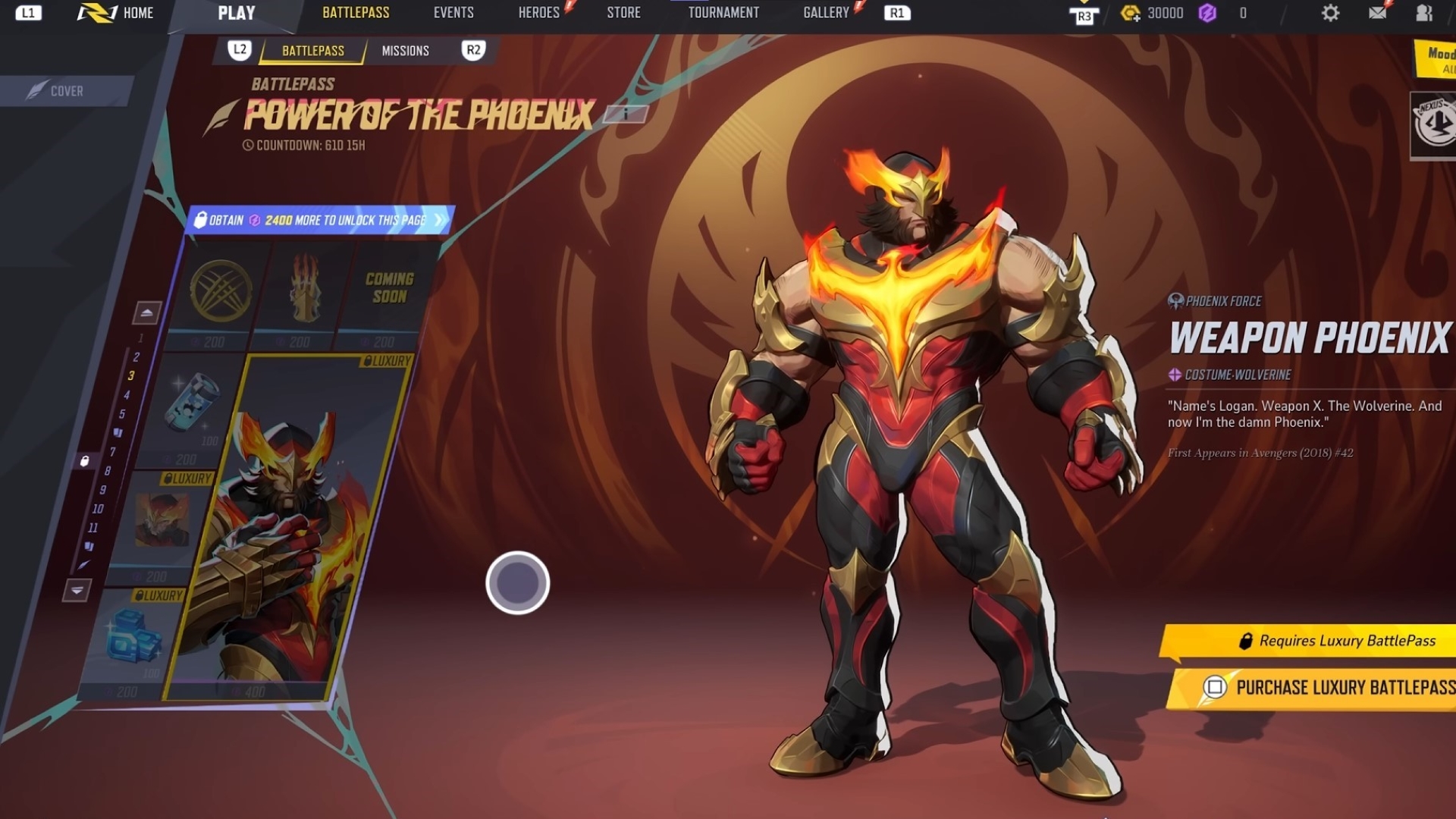The height and width of the screenshot is (819, 1456).
Task: Click the obtain 2400 more unlock banner
Action: 318,221
